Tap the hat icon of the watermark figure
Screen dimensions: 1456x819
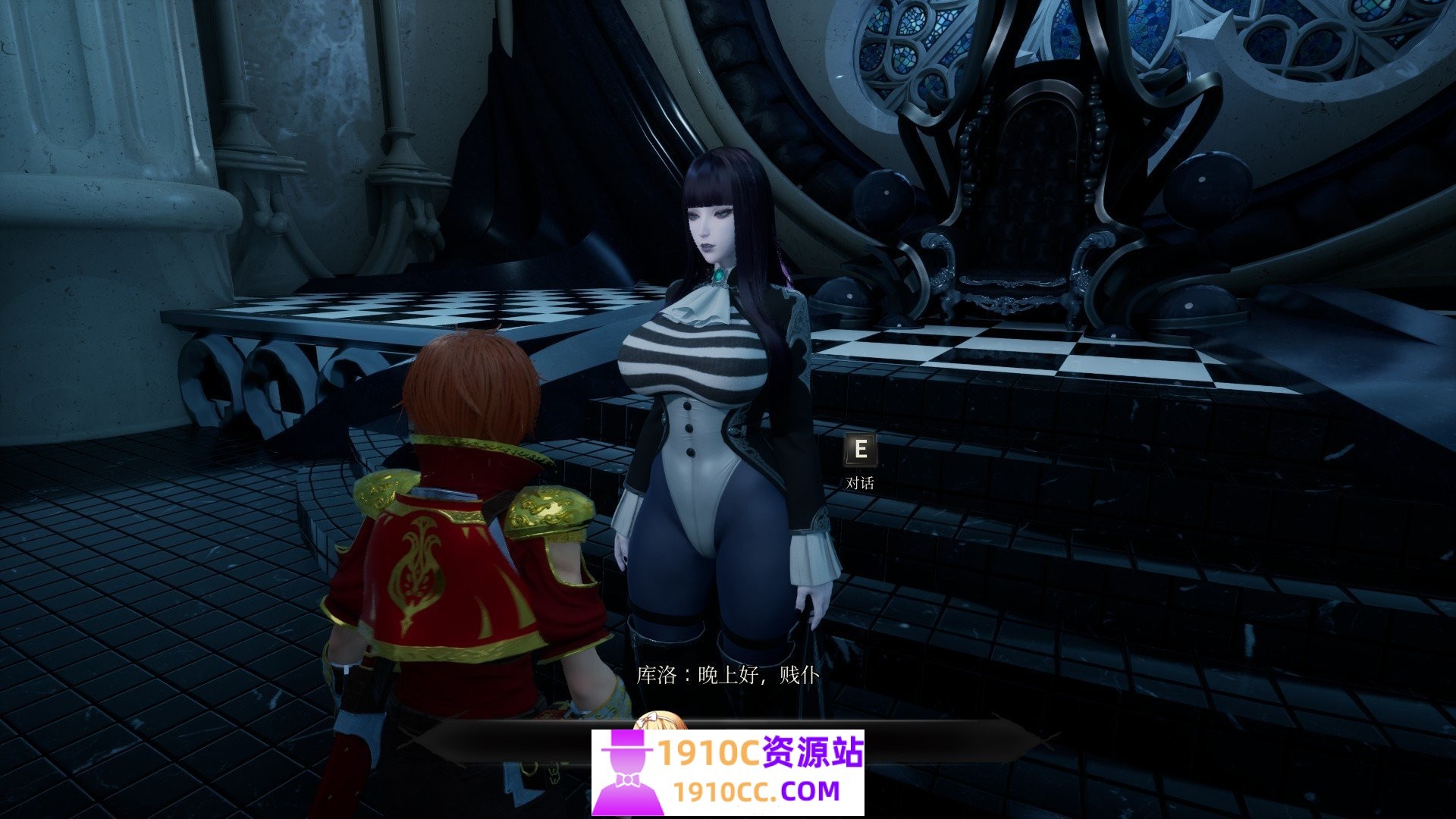pyautogui.click(x=626, y=739)
